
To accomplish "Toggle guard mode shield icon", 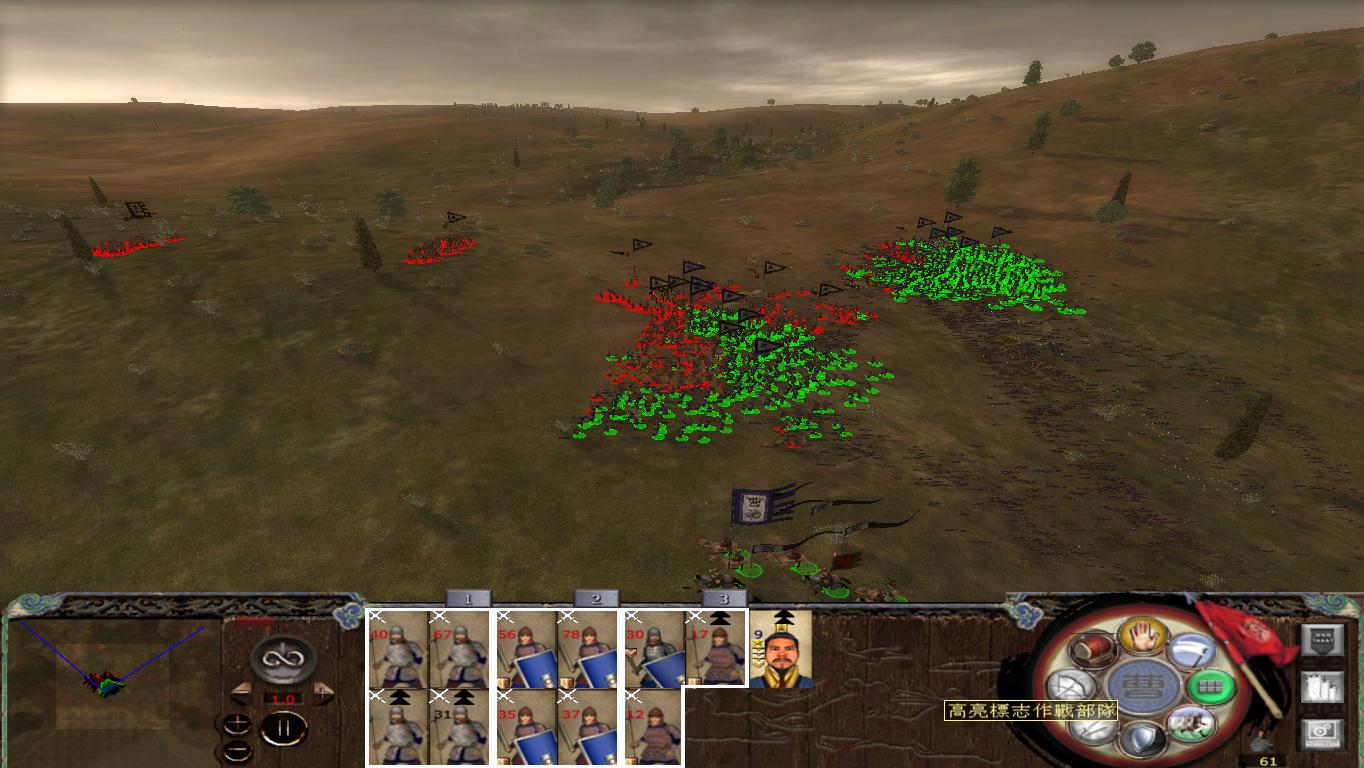I will pyautogui.click(x=1143, y=740).
